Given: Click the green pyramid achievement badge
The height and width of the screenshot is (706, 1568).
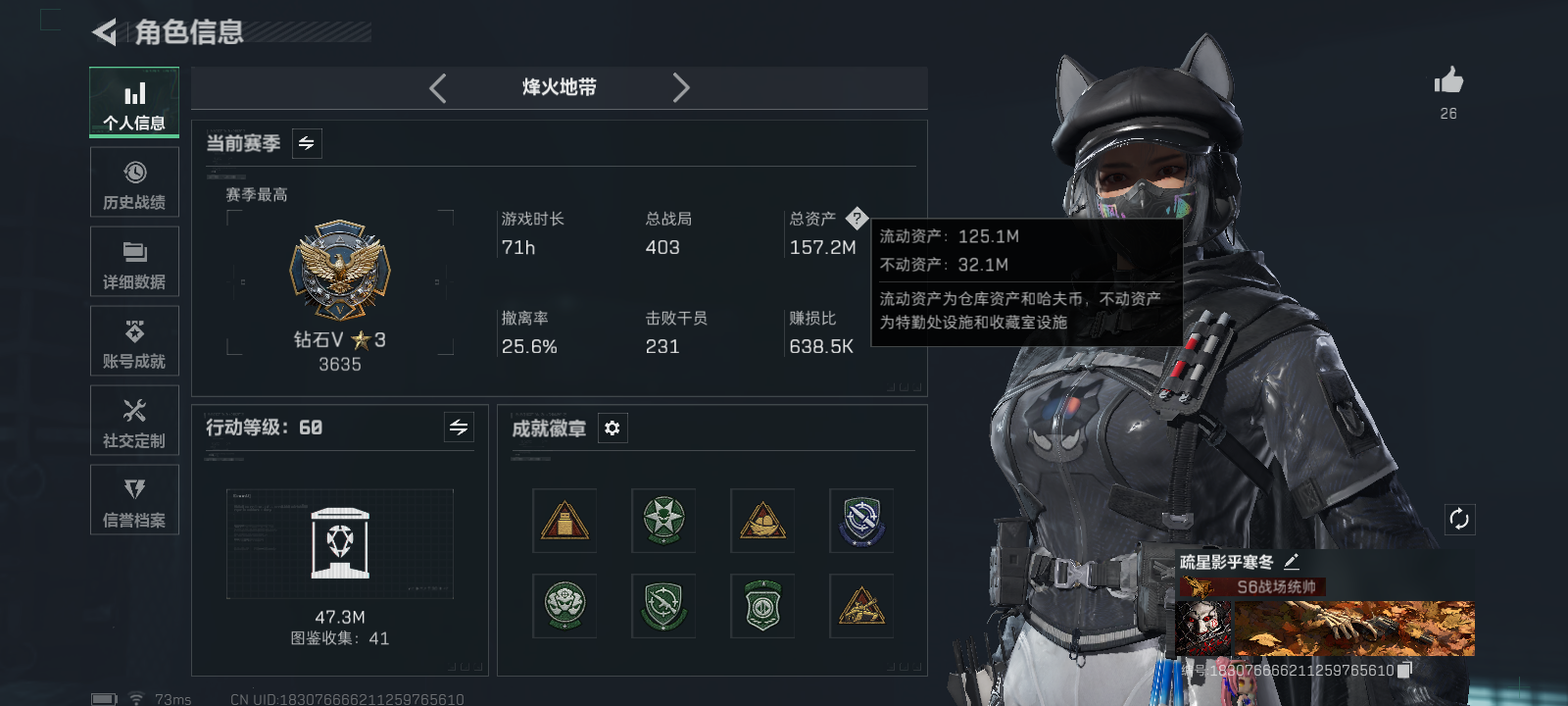Looking at the screenshot, I should 664,521.
